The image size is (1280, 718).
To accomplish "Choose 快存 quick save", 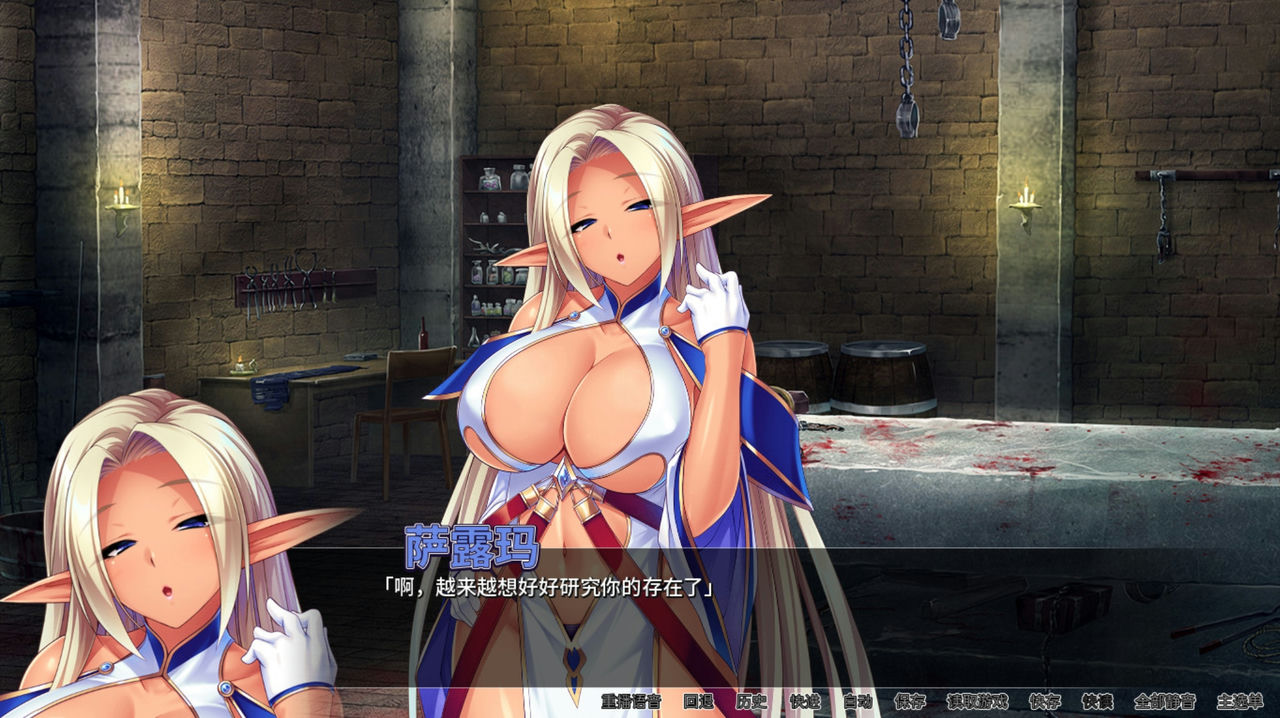I will 1045,702.
